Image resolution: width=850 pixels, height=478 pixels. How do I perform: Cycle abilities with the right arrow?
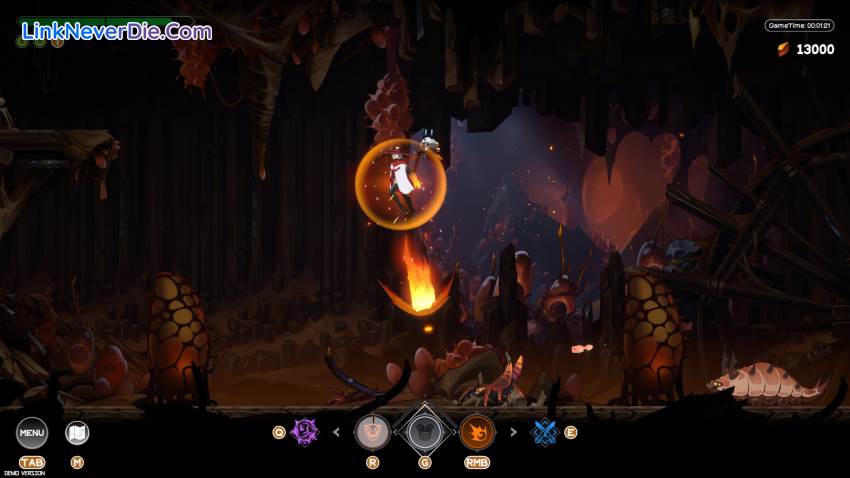514,433
